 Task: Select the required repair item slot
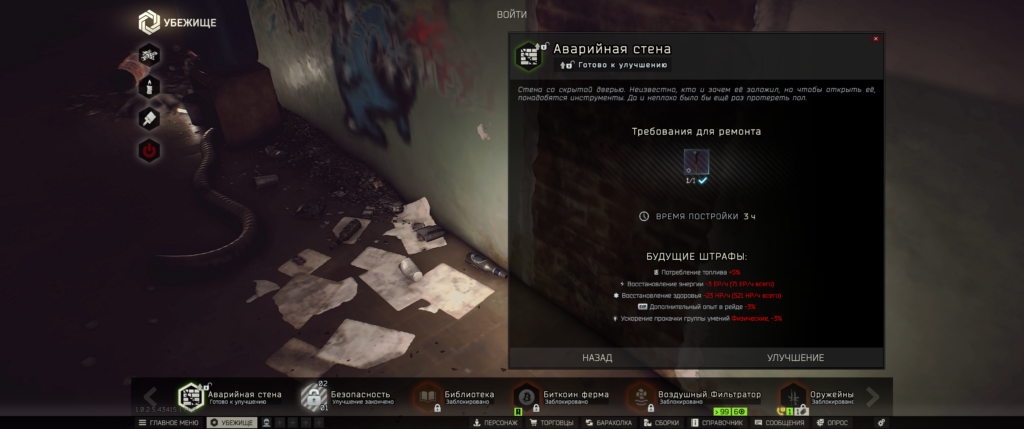[696, 160]
